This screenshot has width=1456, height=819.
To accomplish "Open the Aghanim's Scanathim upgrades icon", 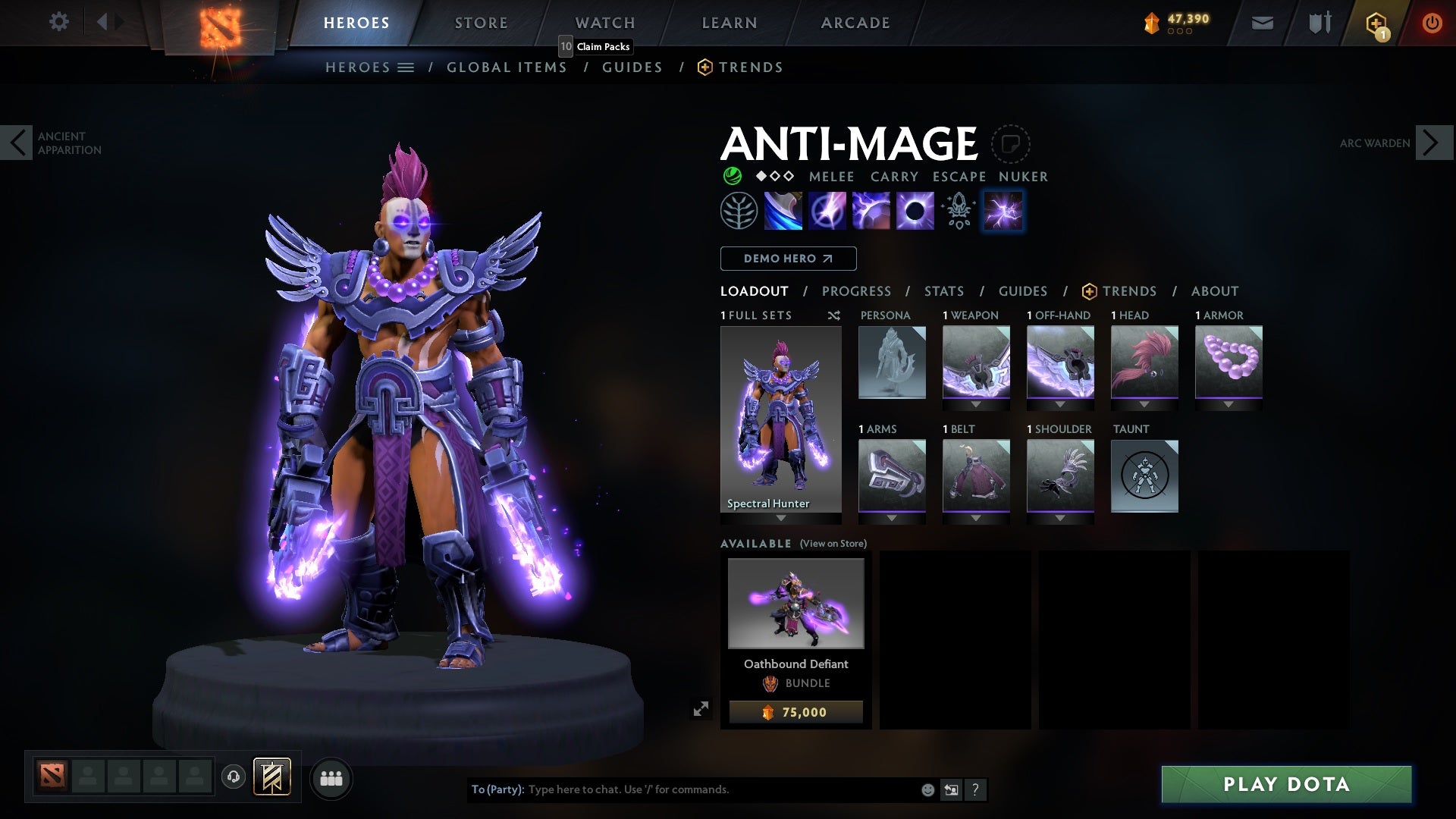I will (x=958, y=210).
